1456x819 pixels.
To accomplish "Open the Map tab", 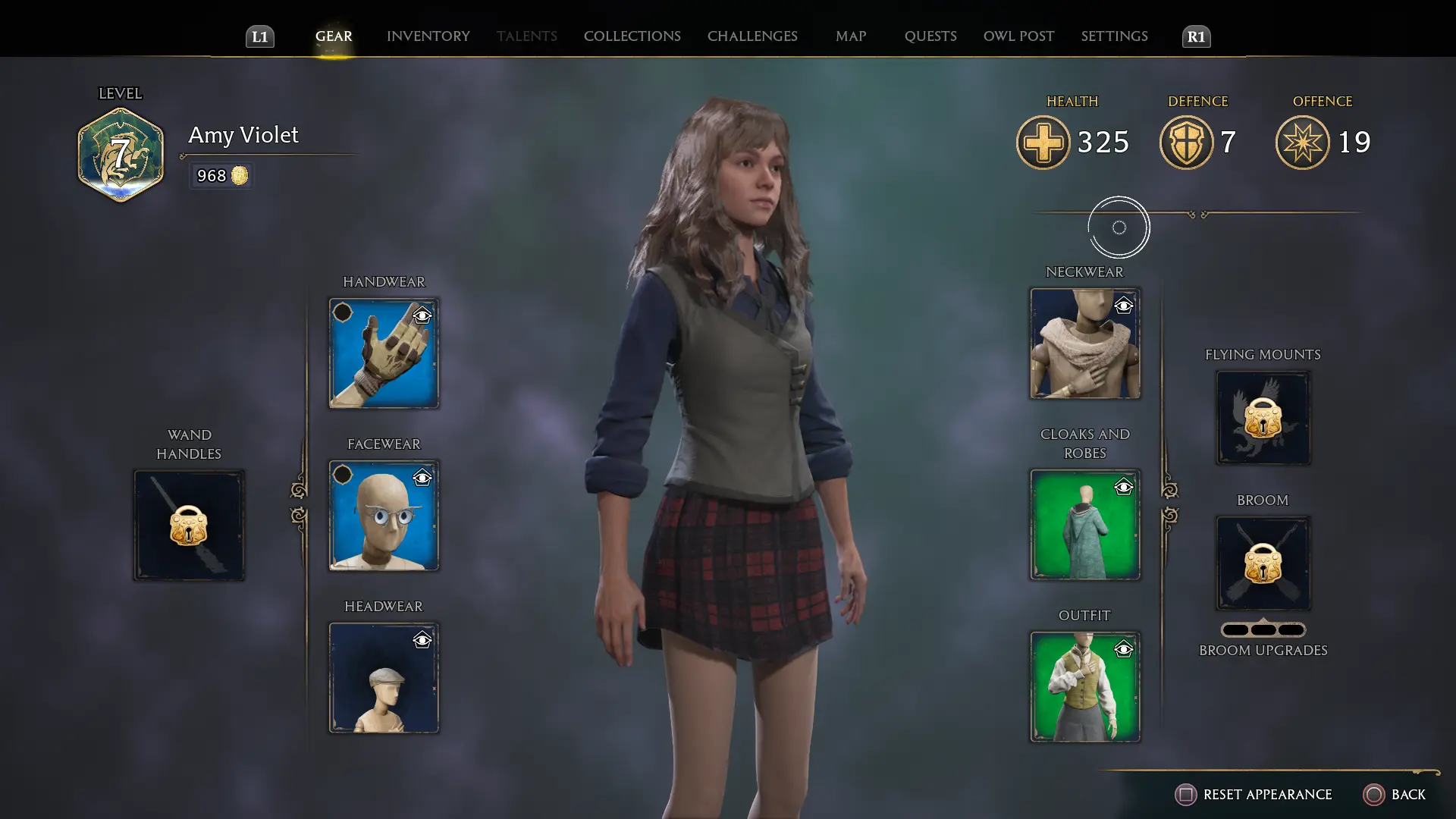I will [850, 36].
